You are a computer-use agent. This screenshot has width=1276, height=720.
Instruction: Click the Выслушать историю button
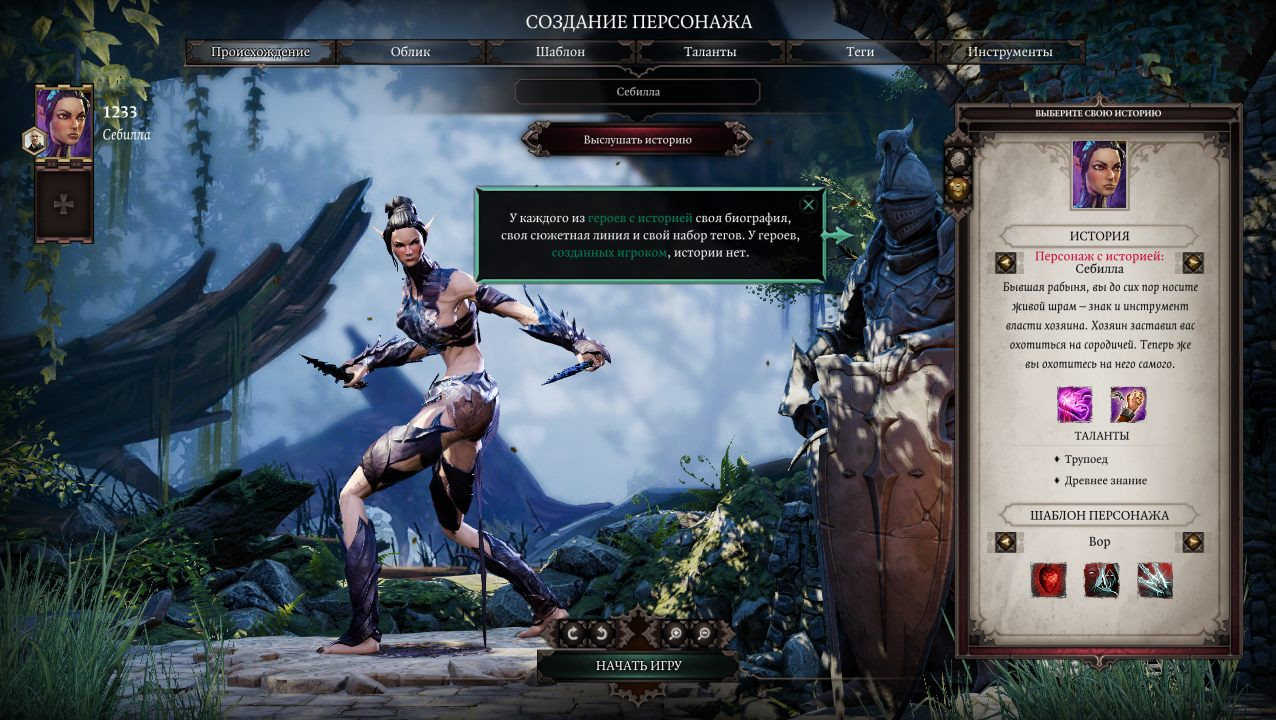638,140
